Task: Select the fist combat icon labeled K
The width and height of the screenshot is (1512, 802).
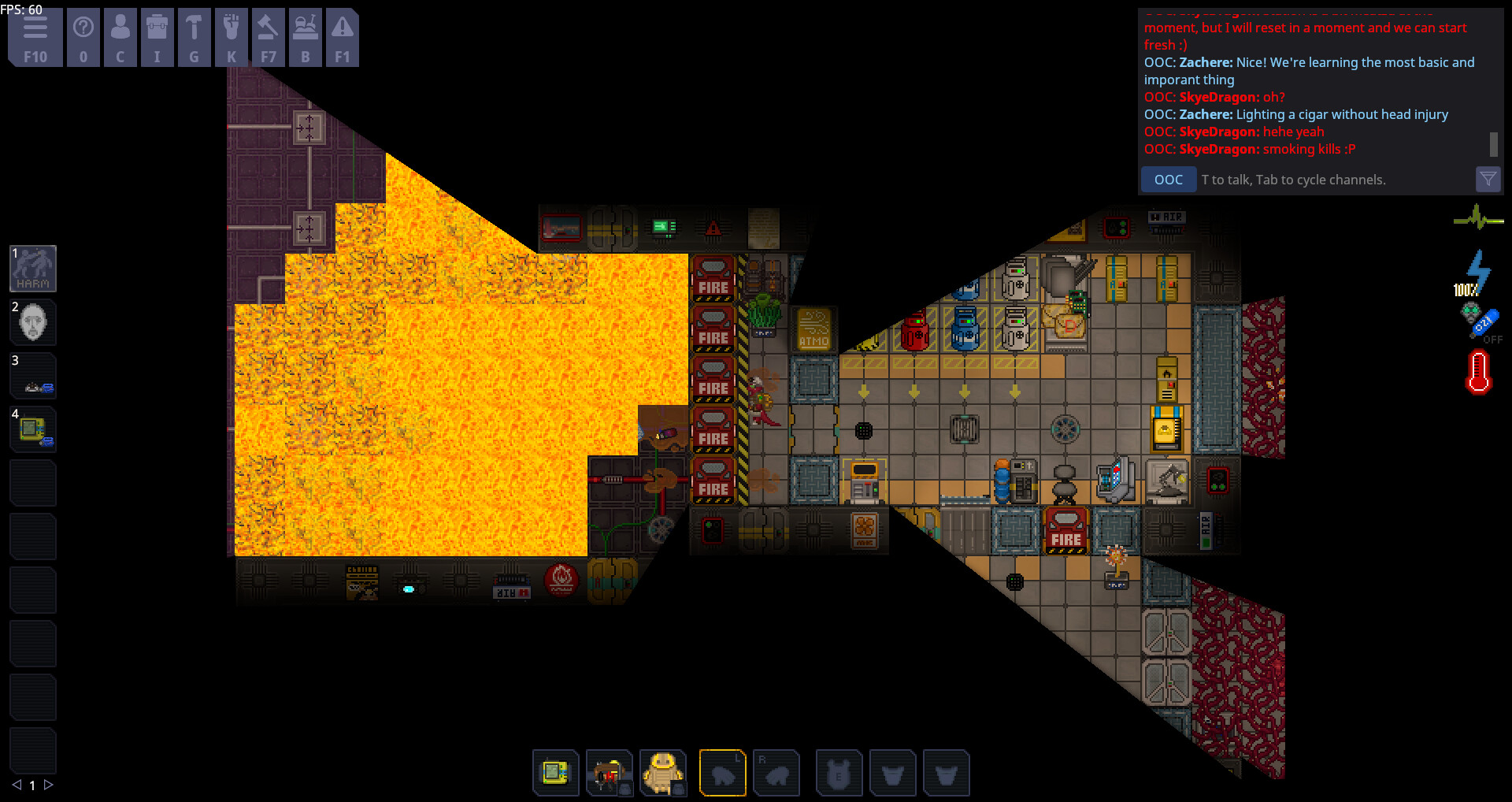Action: (x=232, y=36)
